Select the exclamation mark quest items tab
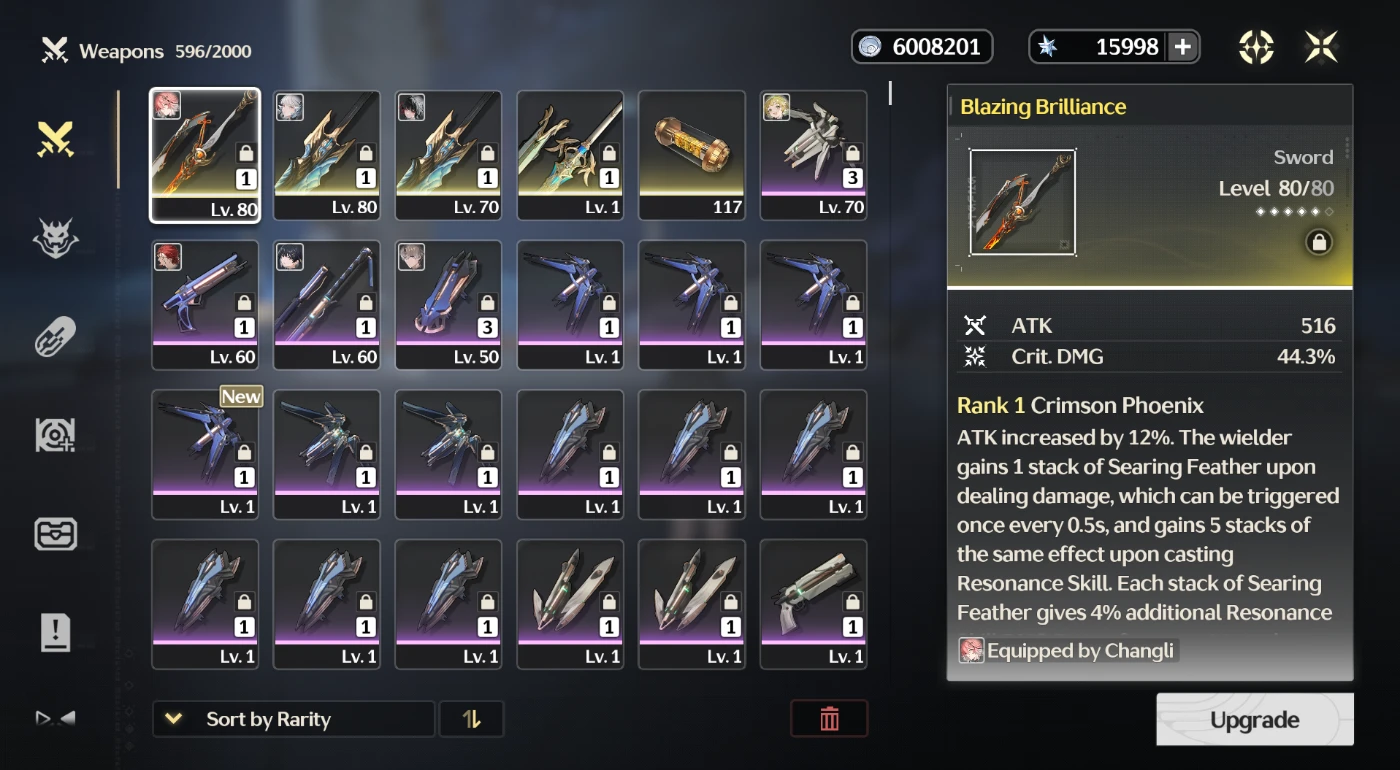The image size is (1400, 770). (56, 632)
